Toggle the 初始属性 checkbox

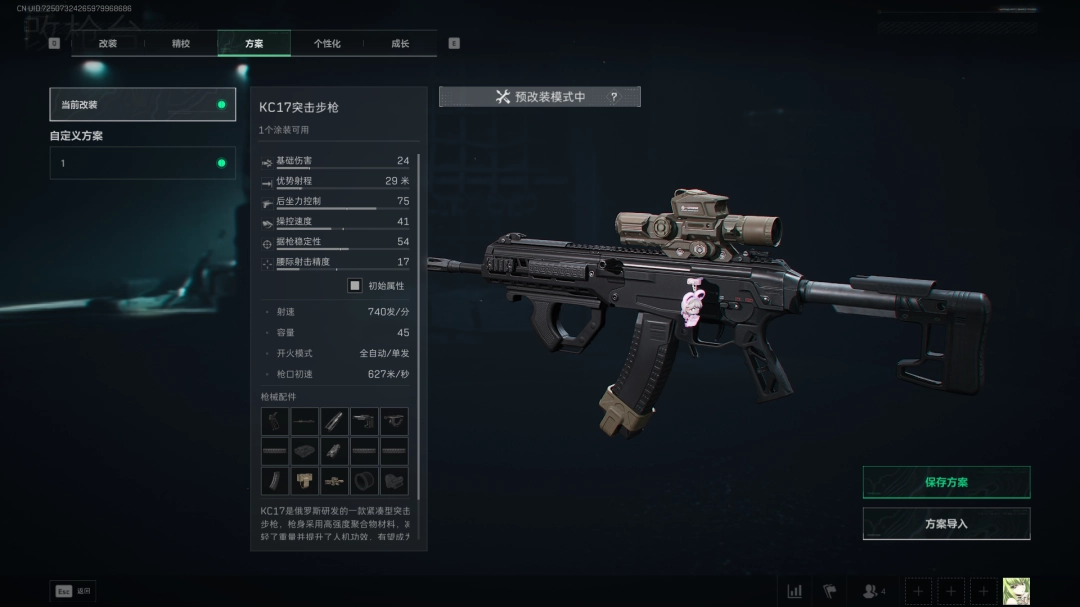tap(355, 286)
